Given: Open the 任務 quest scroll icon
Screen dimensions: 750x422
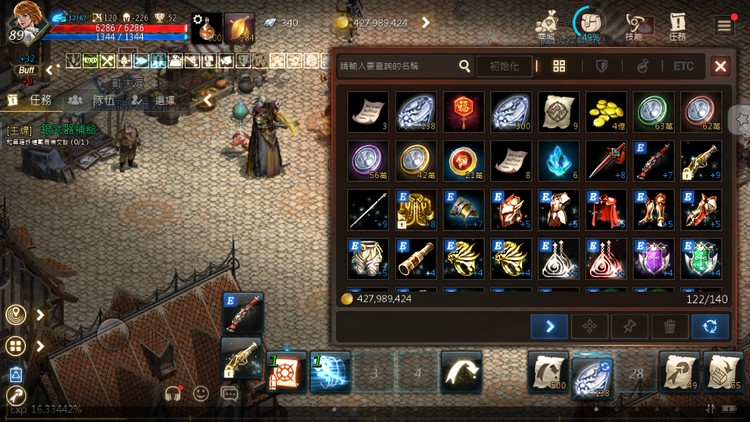Looking at the screenshot, I should pos(678,24).
